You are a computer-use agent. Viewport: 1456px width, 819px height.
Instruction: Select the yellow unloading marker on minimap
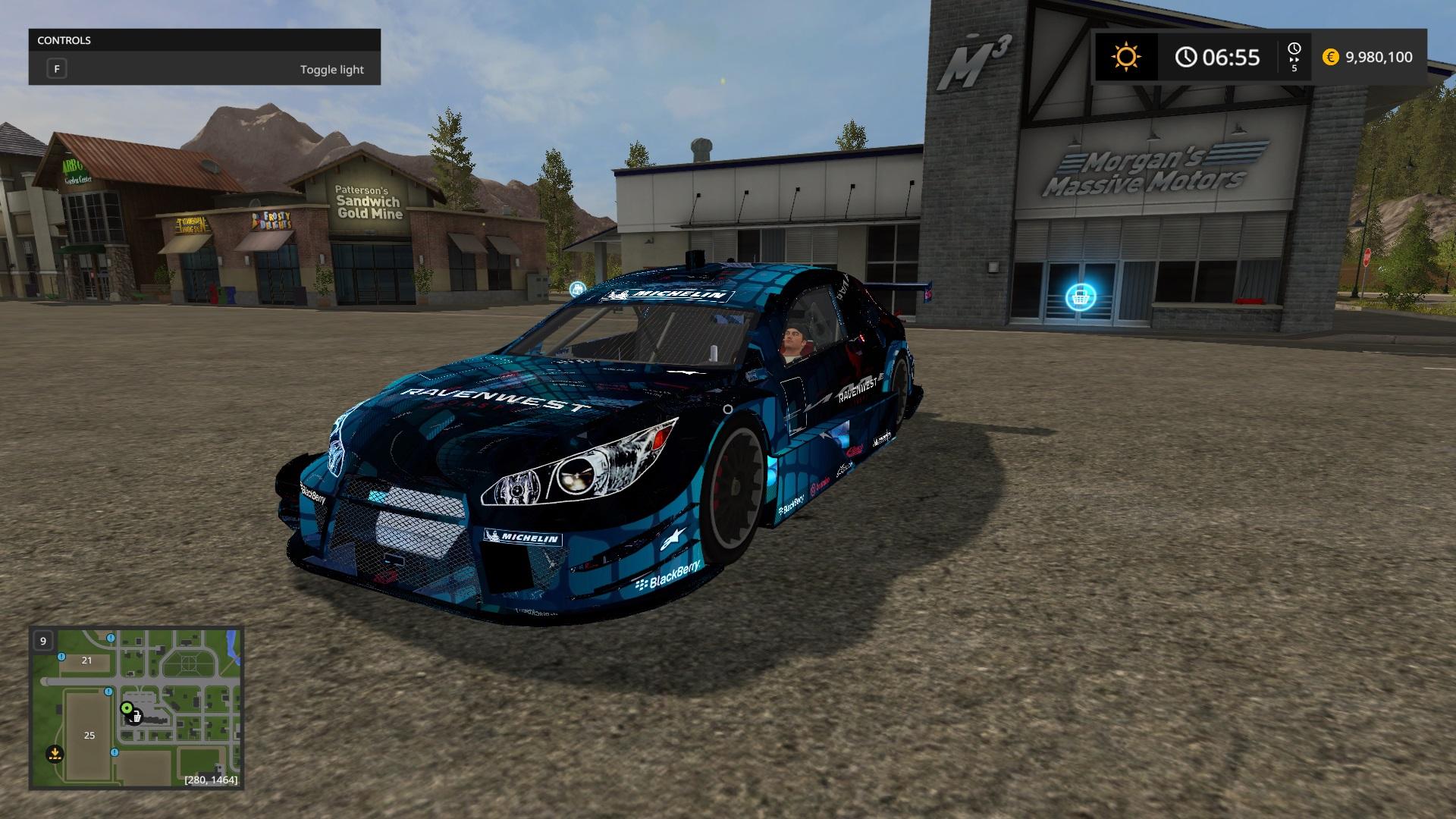55,754
